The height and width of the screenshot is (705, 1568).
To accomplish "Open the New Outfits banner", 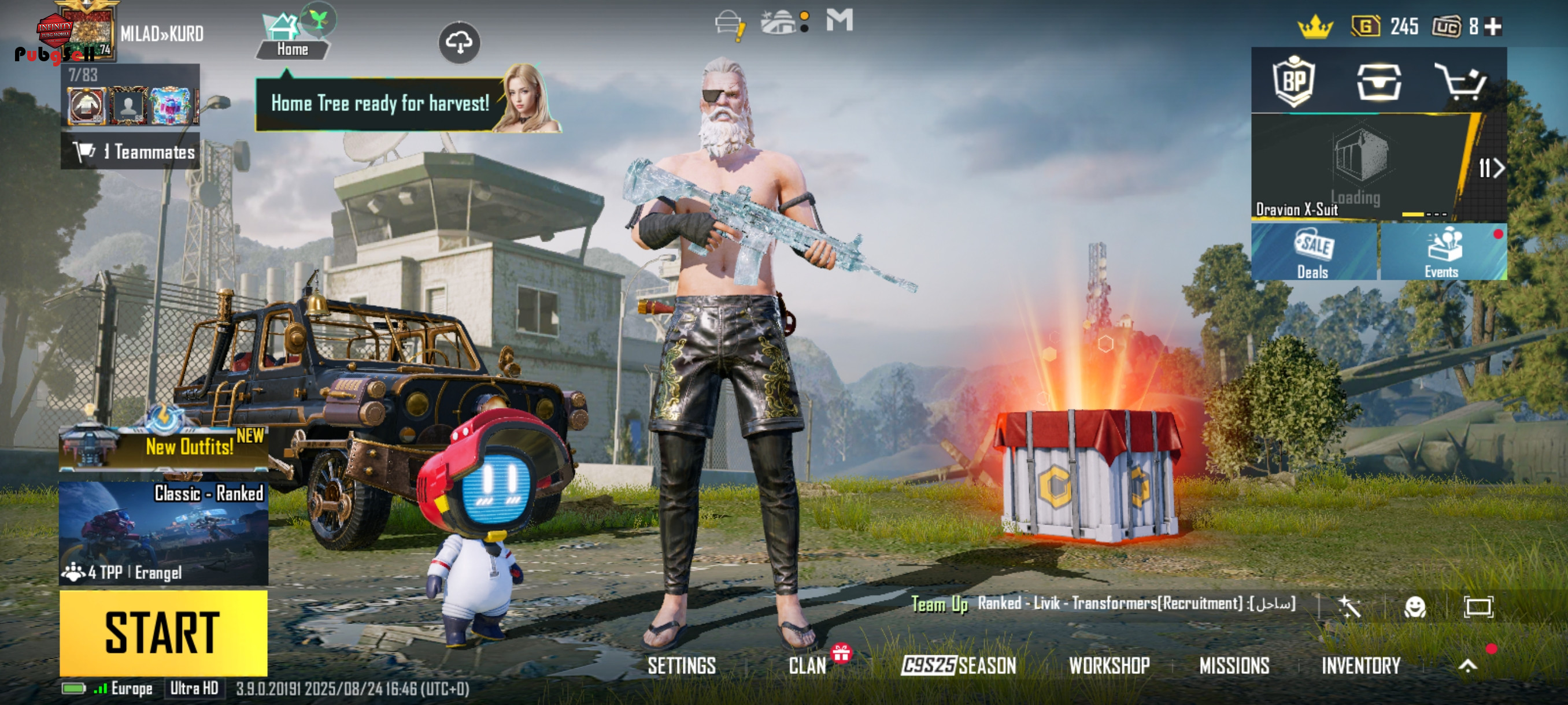I will point(163,447).
